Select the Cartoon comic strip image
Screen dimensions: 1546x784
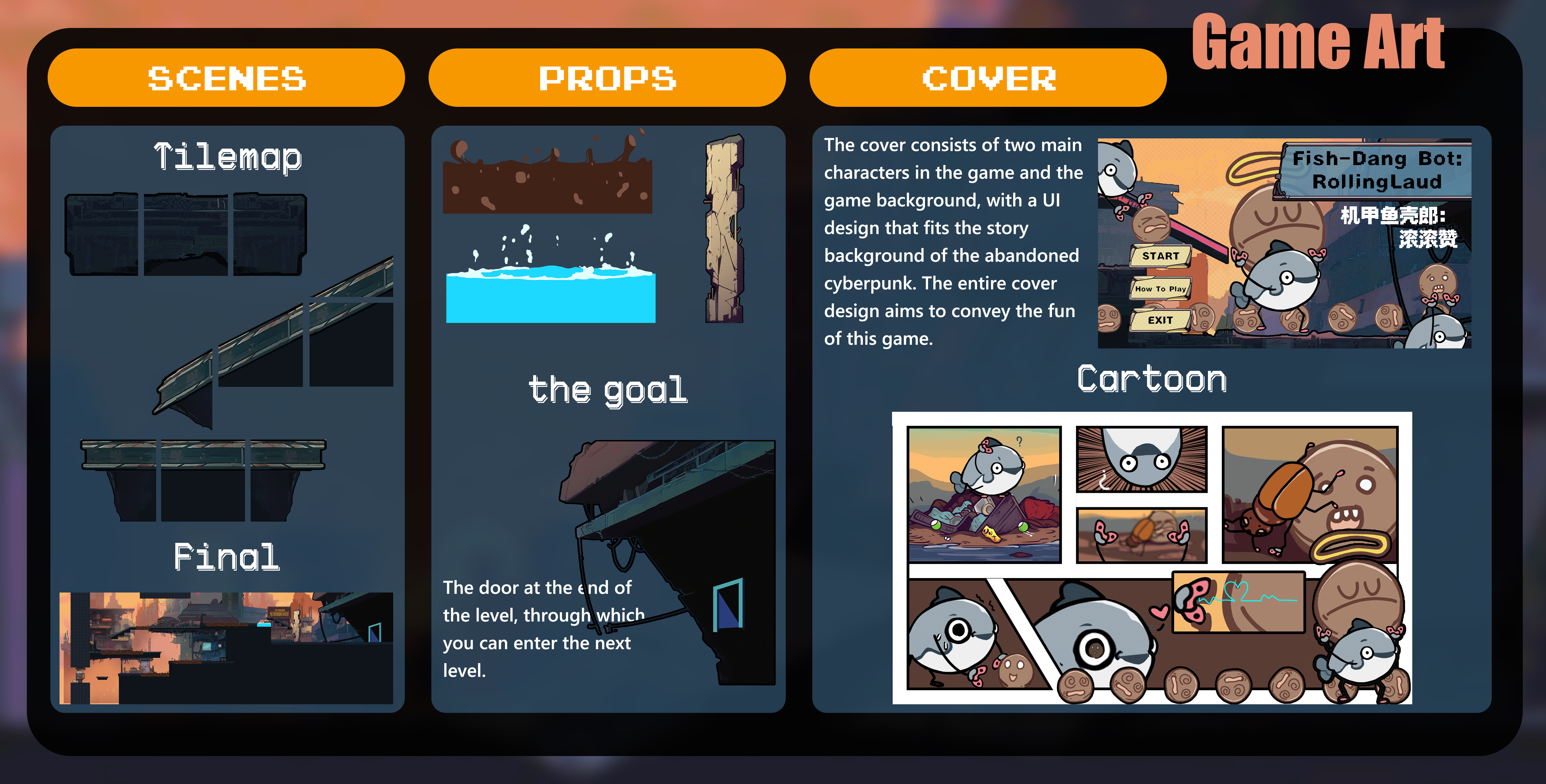tap(1152, 558)
